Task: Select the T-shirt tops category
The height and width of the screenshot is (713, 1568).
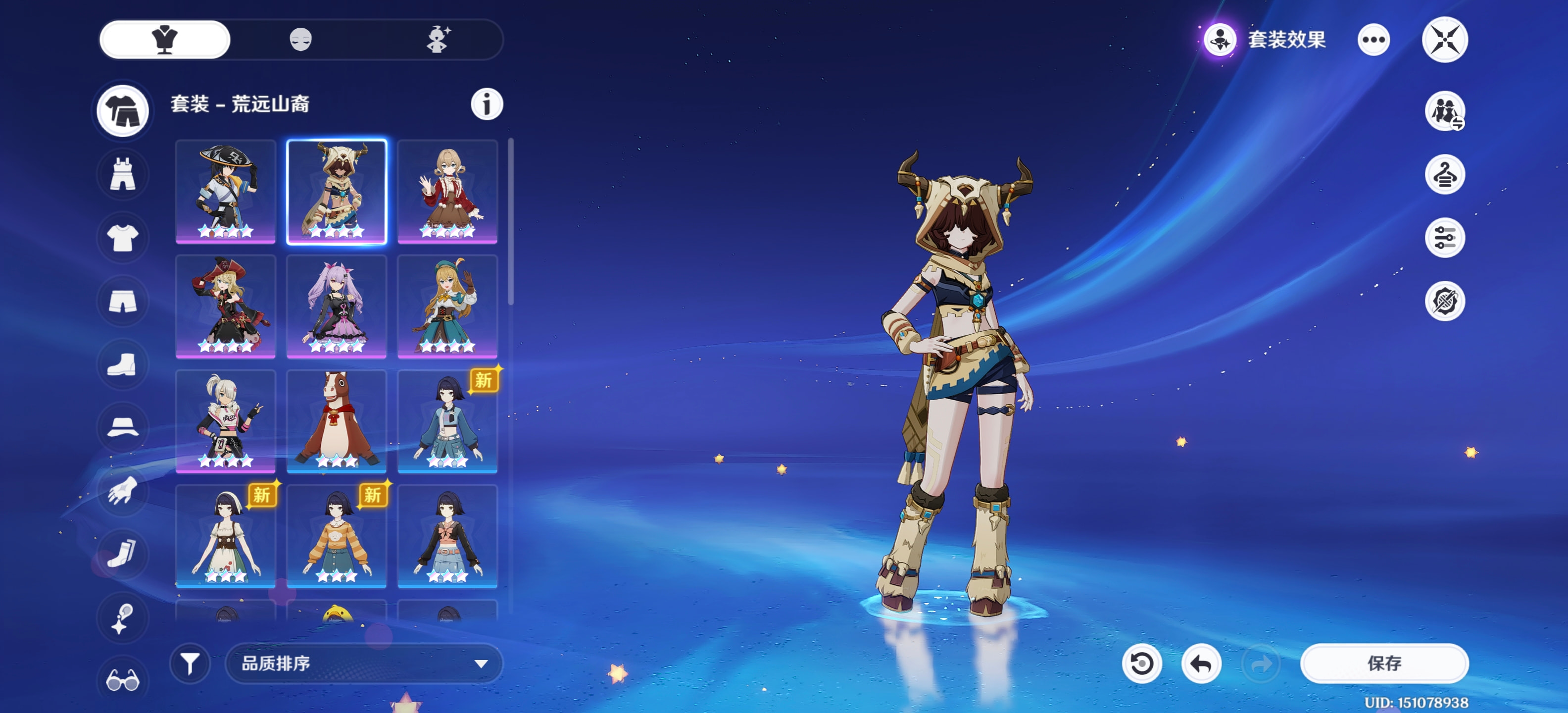Action: pos(123,238)
